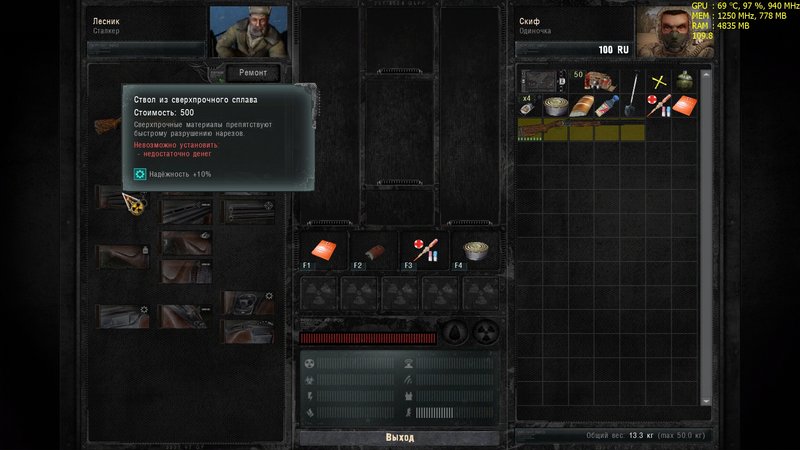Select the yellow glow sticks item
The image size is (800, 450).
(x=658, y=81)
